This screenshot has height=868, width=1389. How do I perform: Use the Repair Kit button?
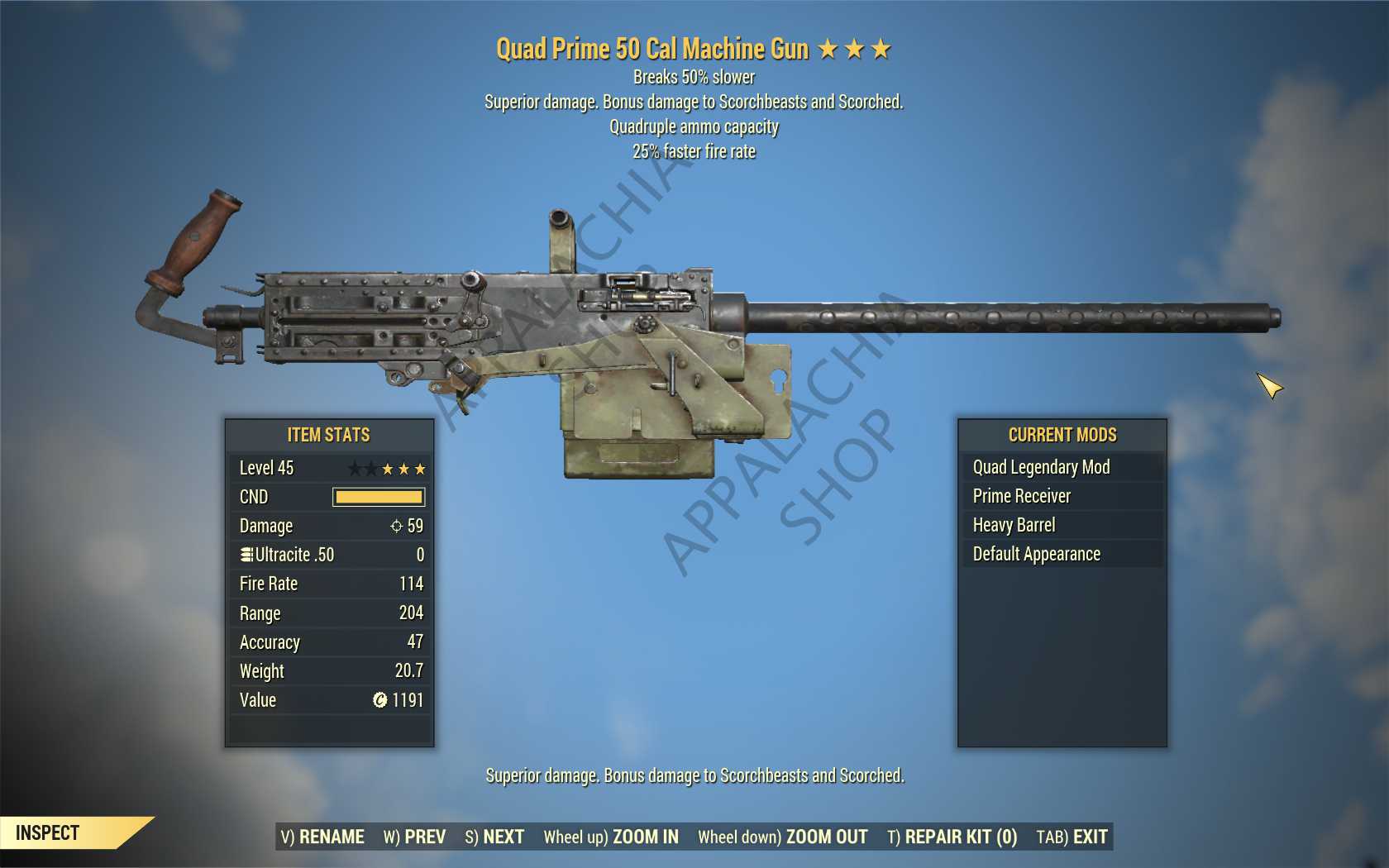point(952,837)
